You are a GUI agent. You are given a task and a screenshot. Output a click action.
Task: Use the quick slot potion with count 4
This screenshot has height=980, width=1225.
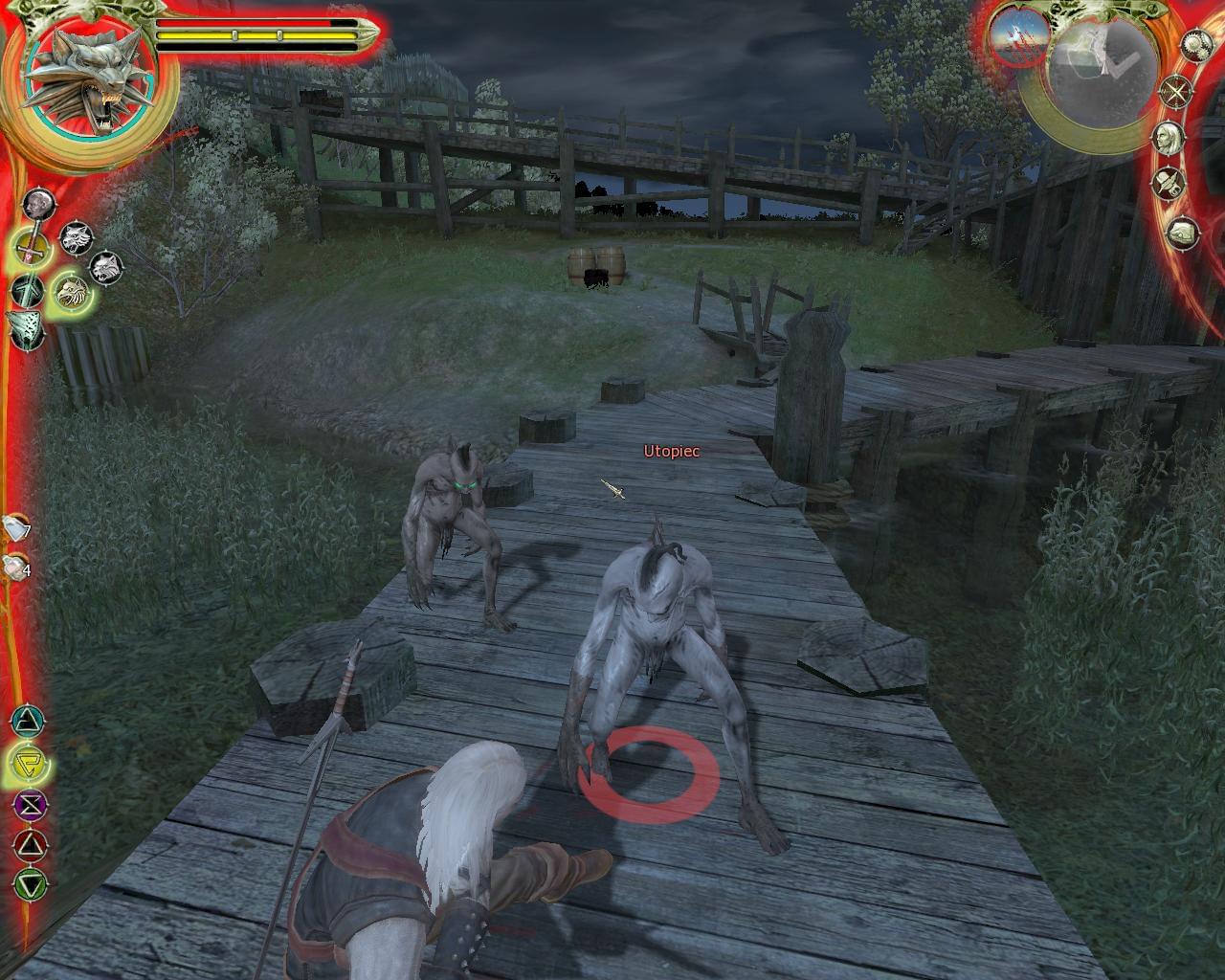[x=14, y=566]
